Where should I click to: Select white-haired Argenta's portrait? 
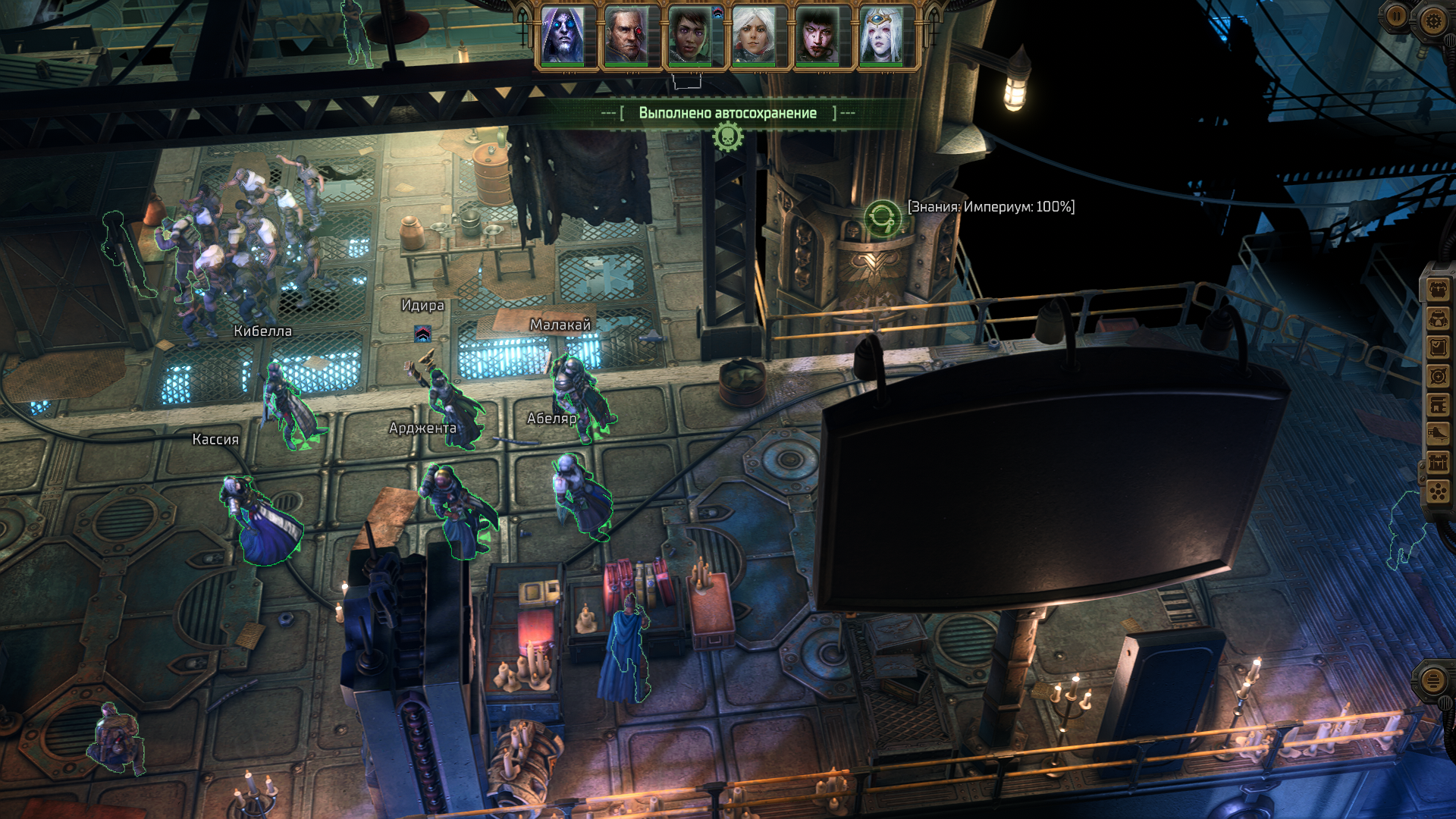pyautogui.click(x=754, y=36)
